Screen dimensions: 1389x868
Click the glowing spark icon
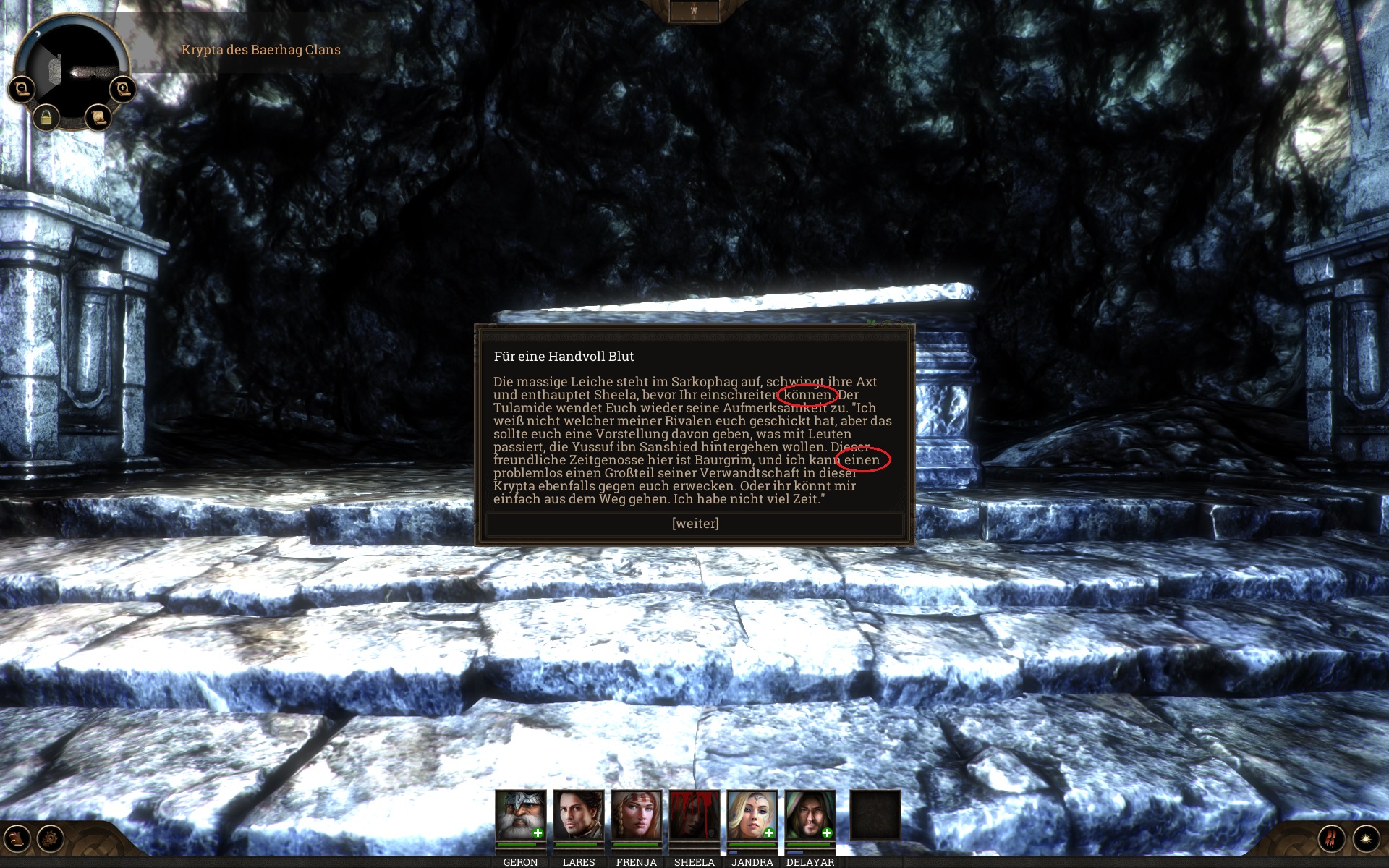point(1366,839)
